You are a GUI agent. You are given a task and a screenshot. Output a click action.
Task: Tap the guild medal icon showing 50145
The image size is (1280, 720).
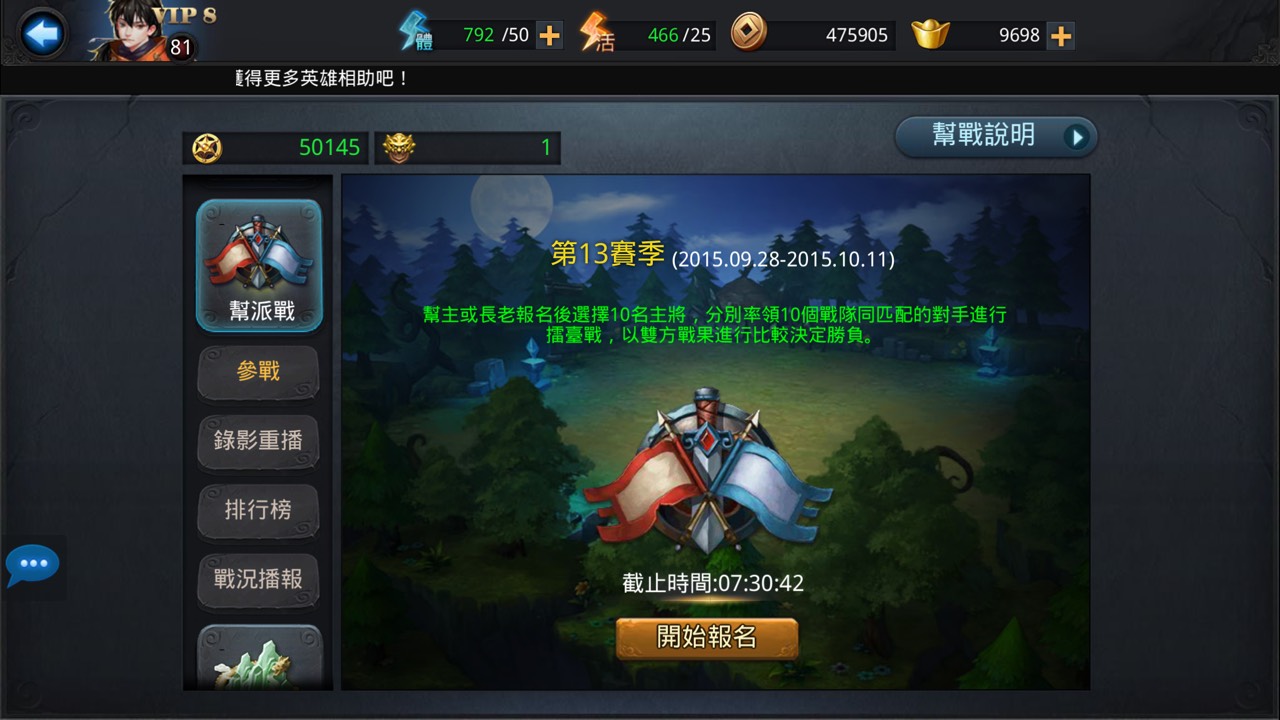point(206,147)
